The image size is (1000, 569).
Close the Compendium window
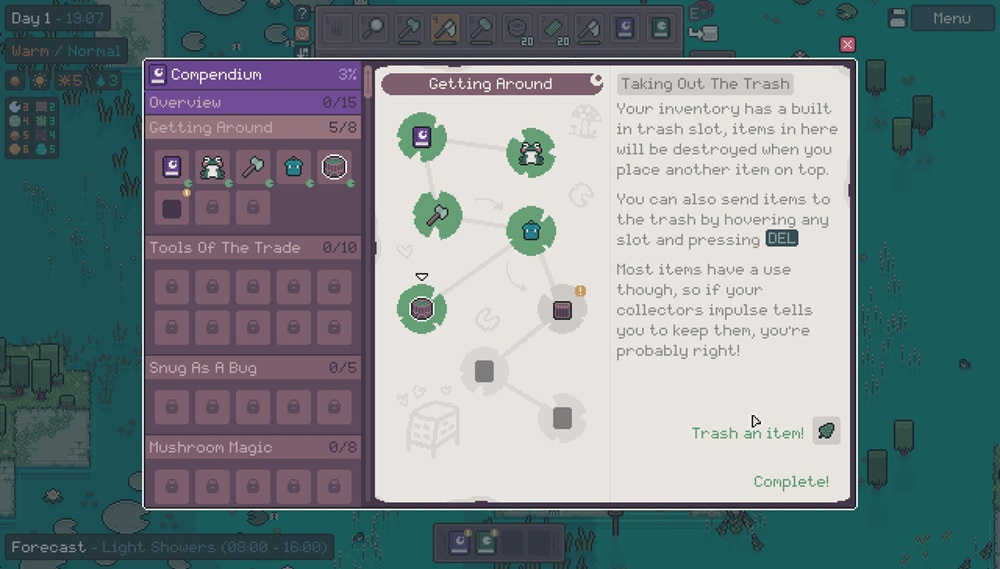coord(848,44)
